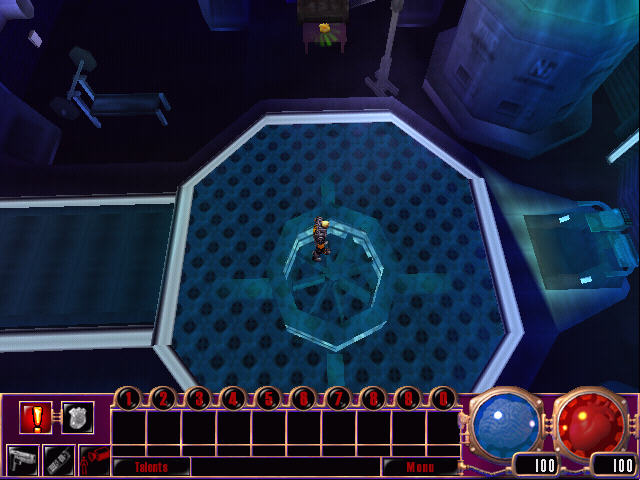
Task: Click the red exclamation mark icon
Action: click(35, 417)
